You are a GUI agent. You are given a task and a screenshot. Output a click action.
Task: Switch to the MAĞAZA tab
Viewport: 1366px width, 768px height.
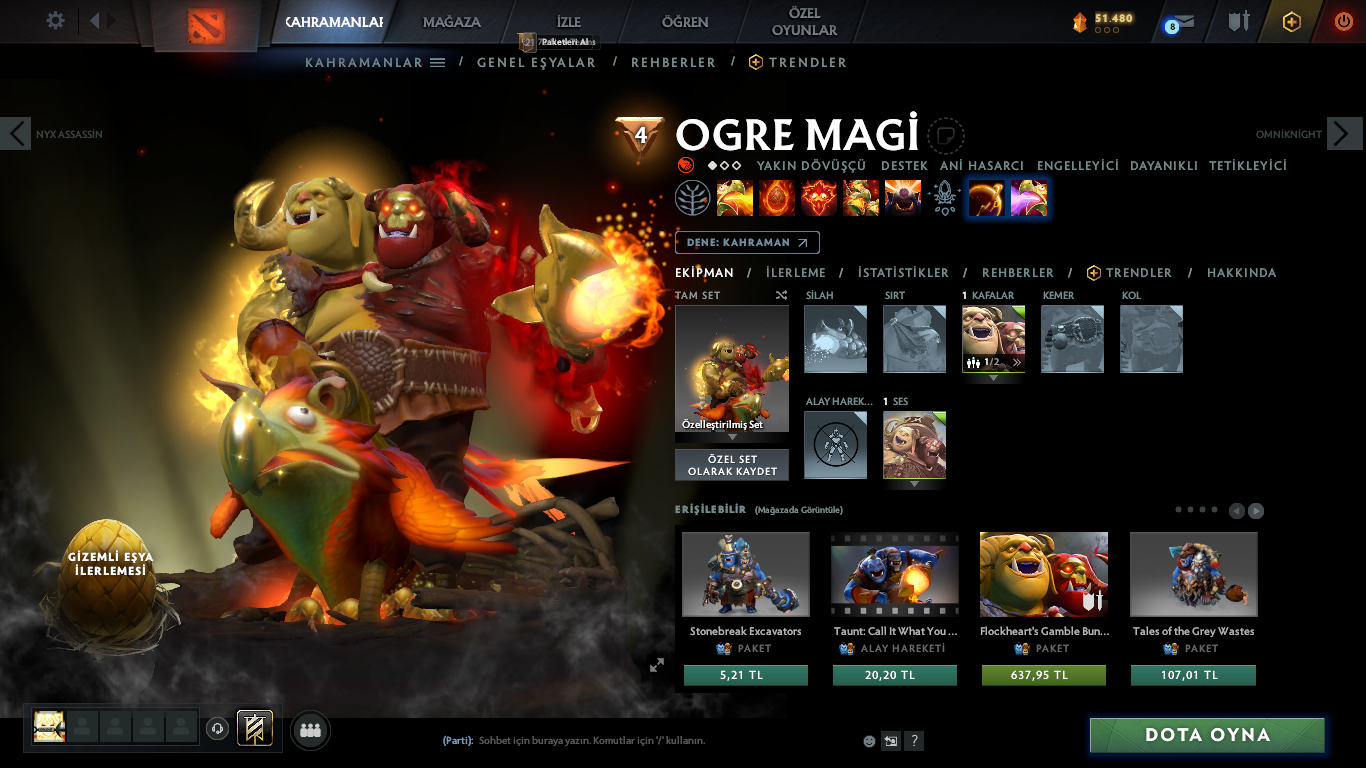[451, 22]
